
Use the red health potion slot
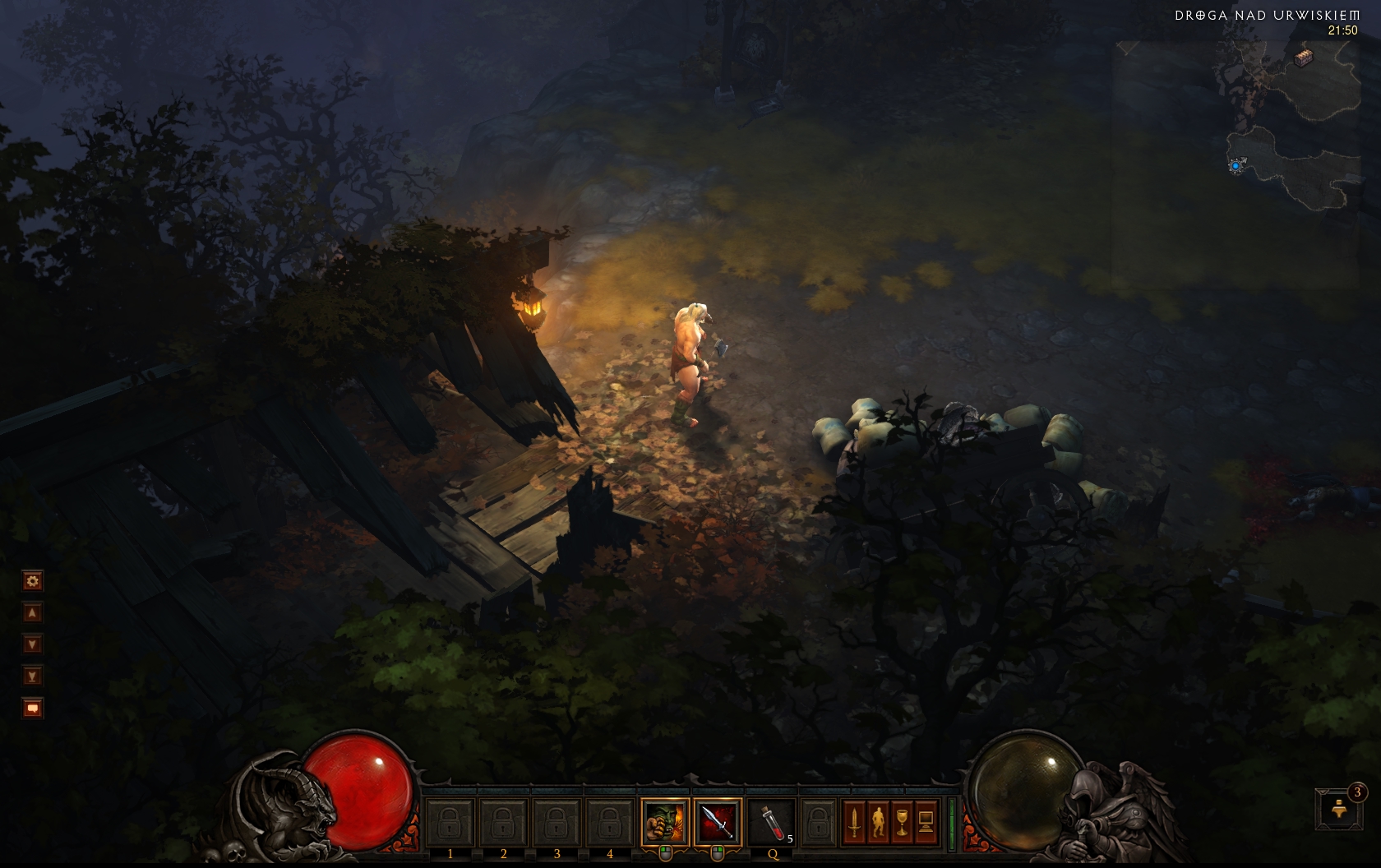point(770,821)
